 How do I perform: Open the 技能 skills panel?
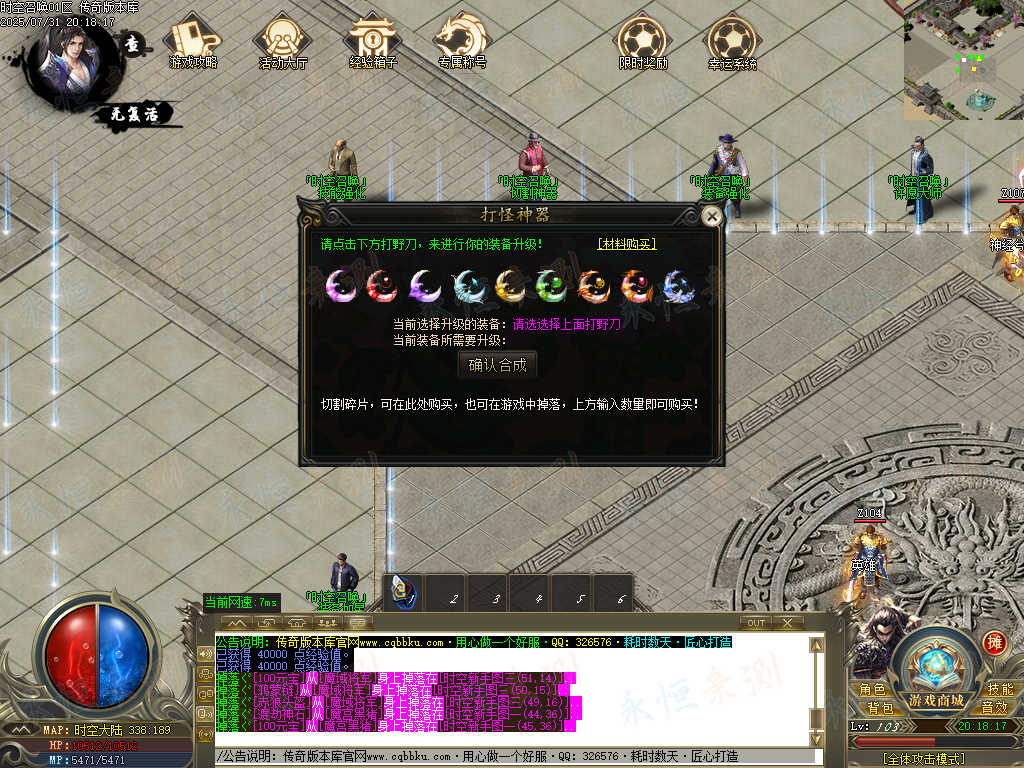pyautogui.click(x=1000, y=690)
